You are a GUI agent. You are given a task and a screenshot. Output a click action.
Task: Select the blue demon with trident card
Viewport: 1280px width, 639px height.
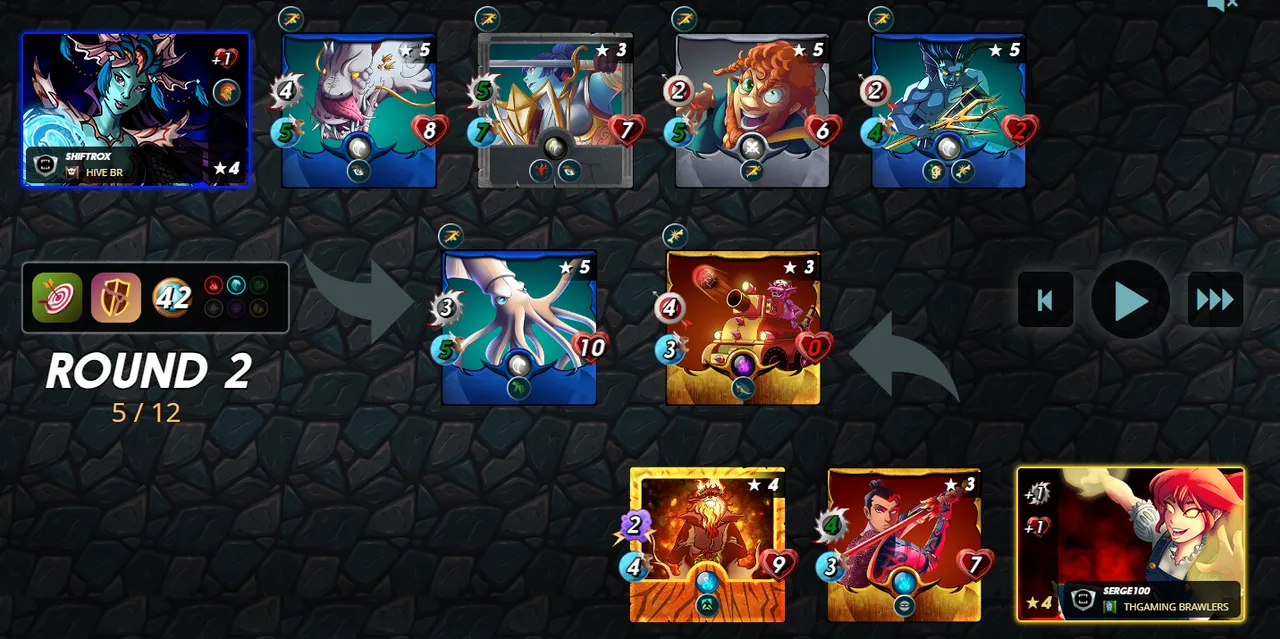pos(948,110)
